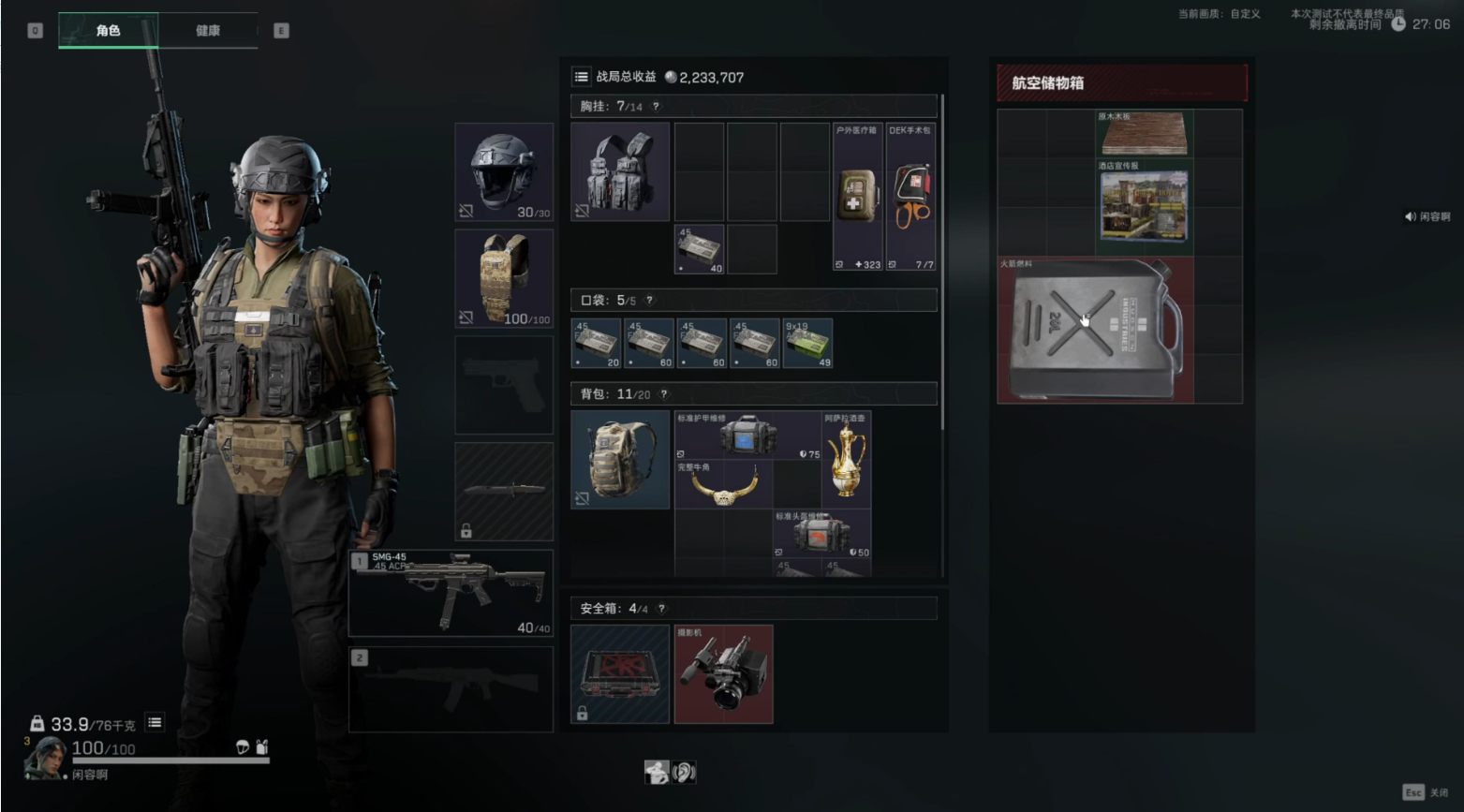The height and width of the screenshot is (812, 1464).
Task: Click the 胸挂 help question mark
Action: click(656, 107)
